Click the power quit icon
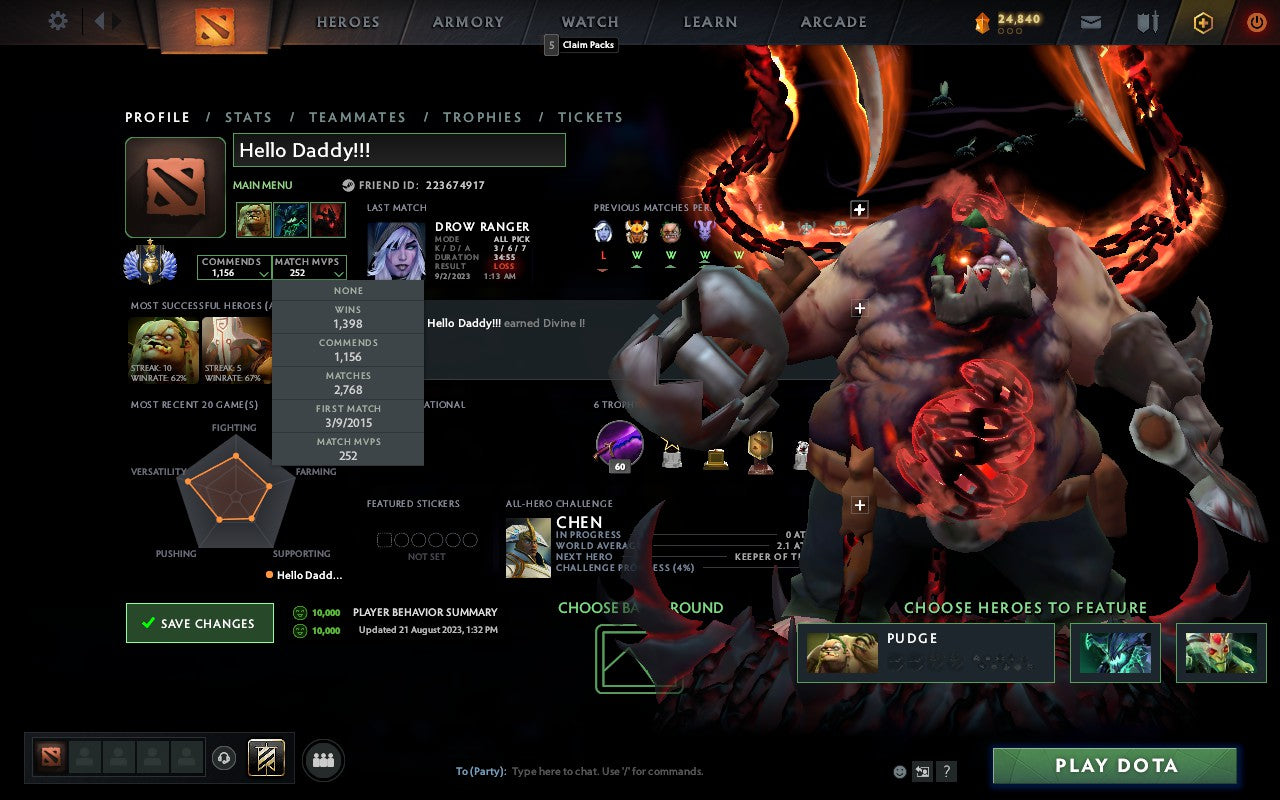 pyautogui.click(x=1256, y=21)
